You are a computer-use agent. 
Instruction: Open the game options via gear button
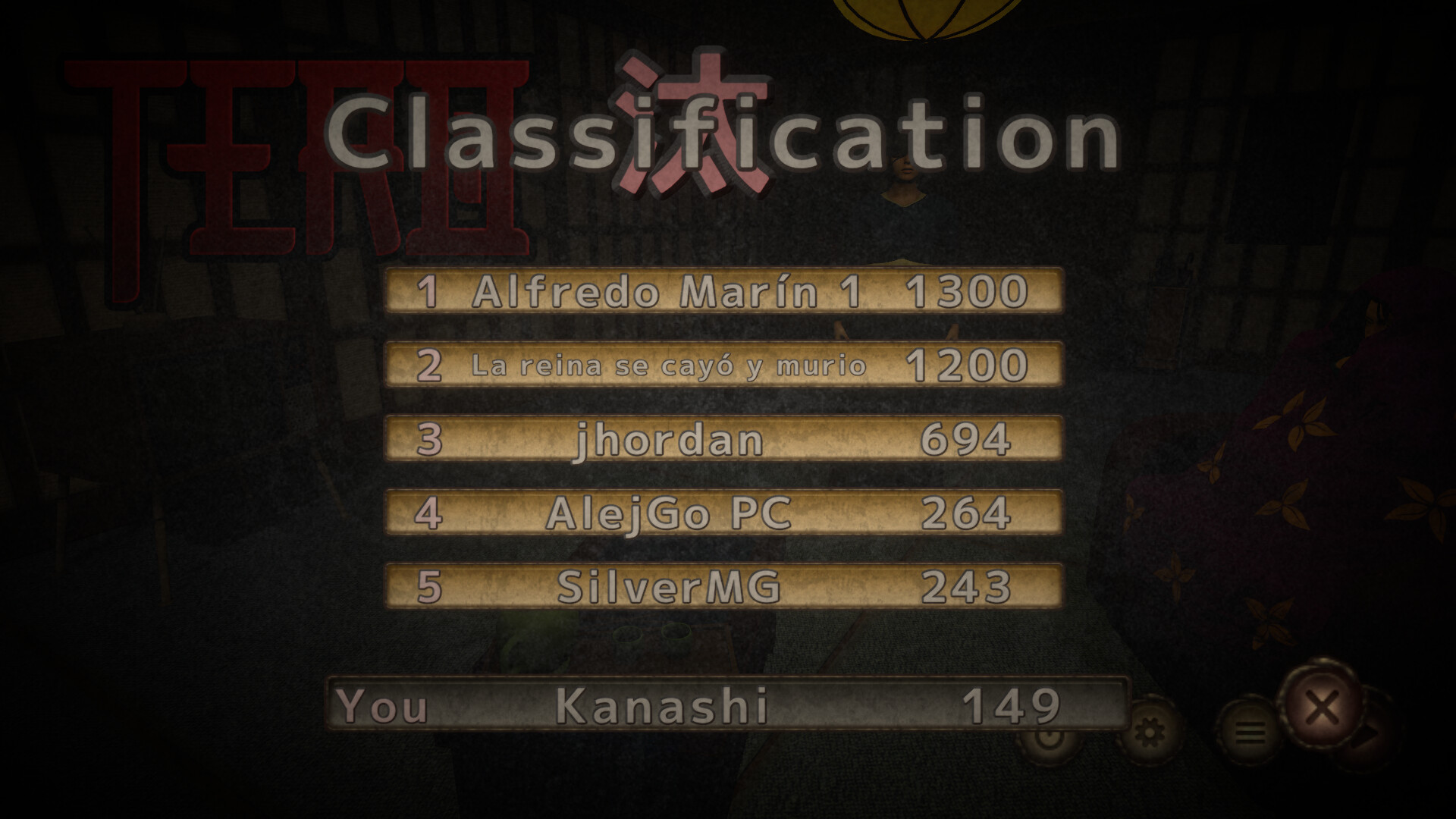(1150, 730)
